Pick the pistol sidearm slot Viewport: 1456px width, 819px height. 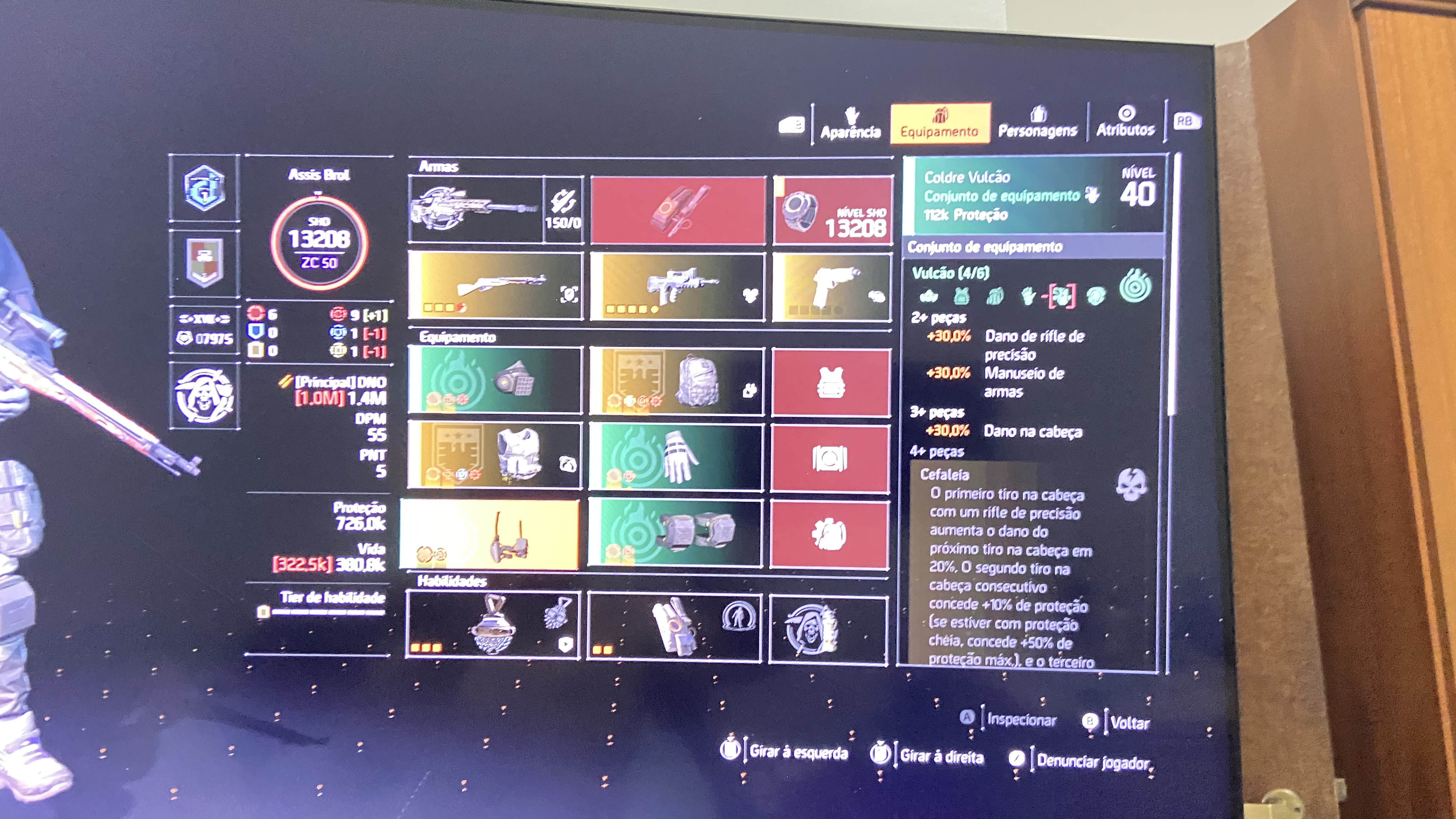[831, 287]
